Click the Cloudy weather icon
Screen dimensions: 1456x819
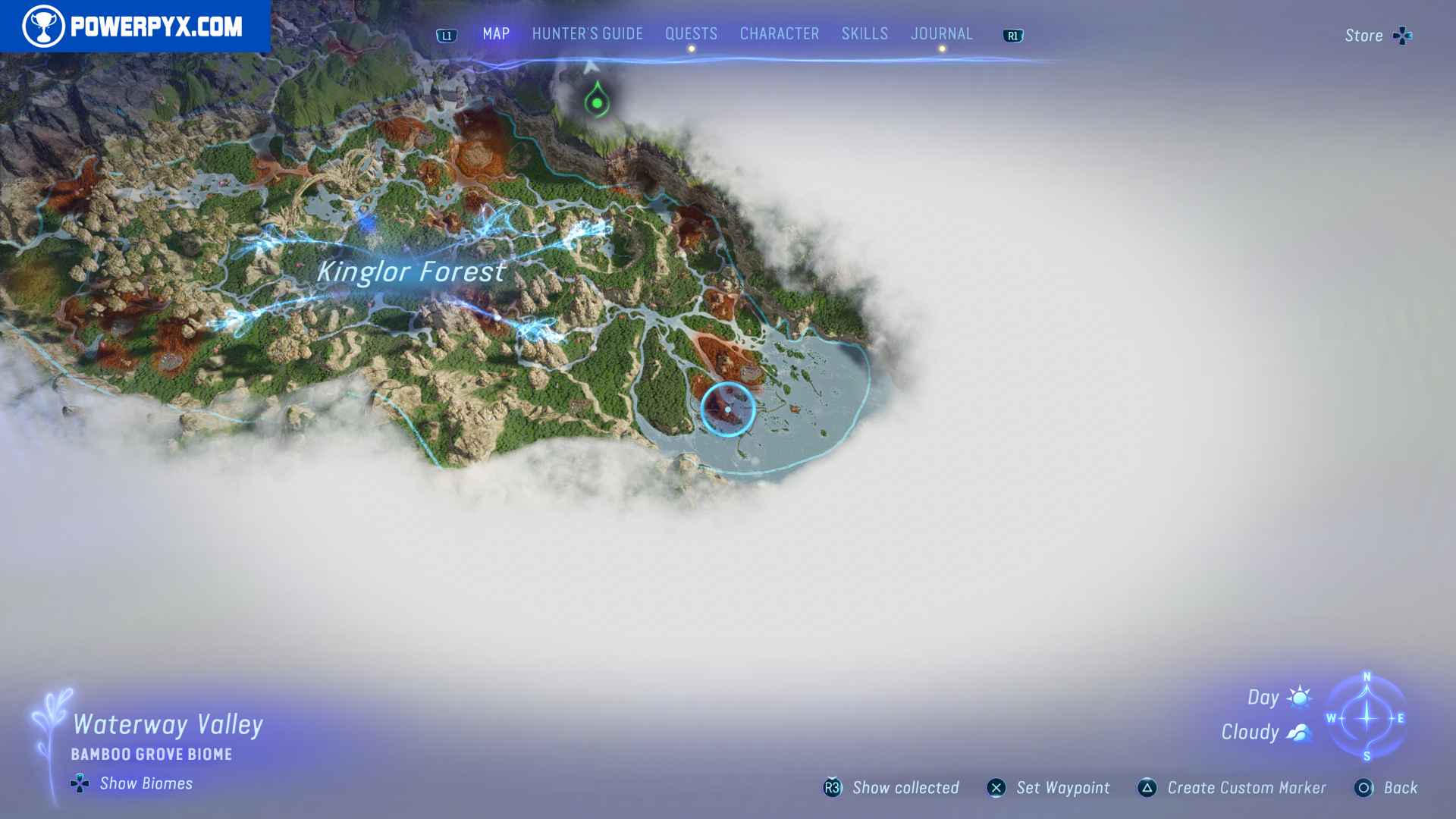tap(1298, 731)
